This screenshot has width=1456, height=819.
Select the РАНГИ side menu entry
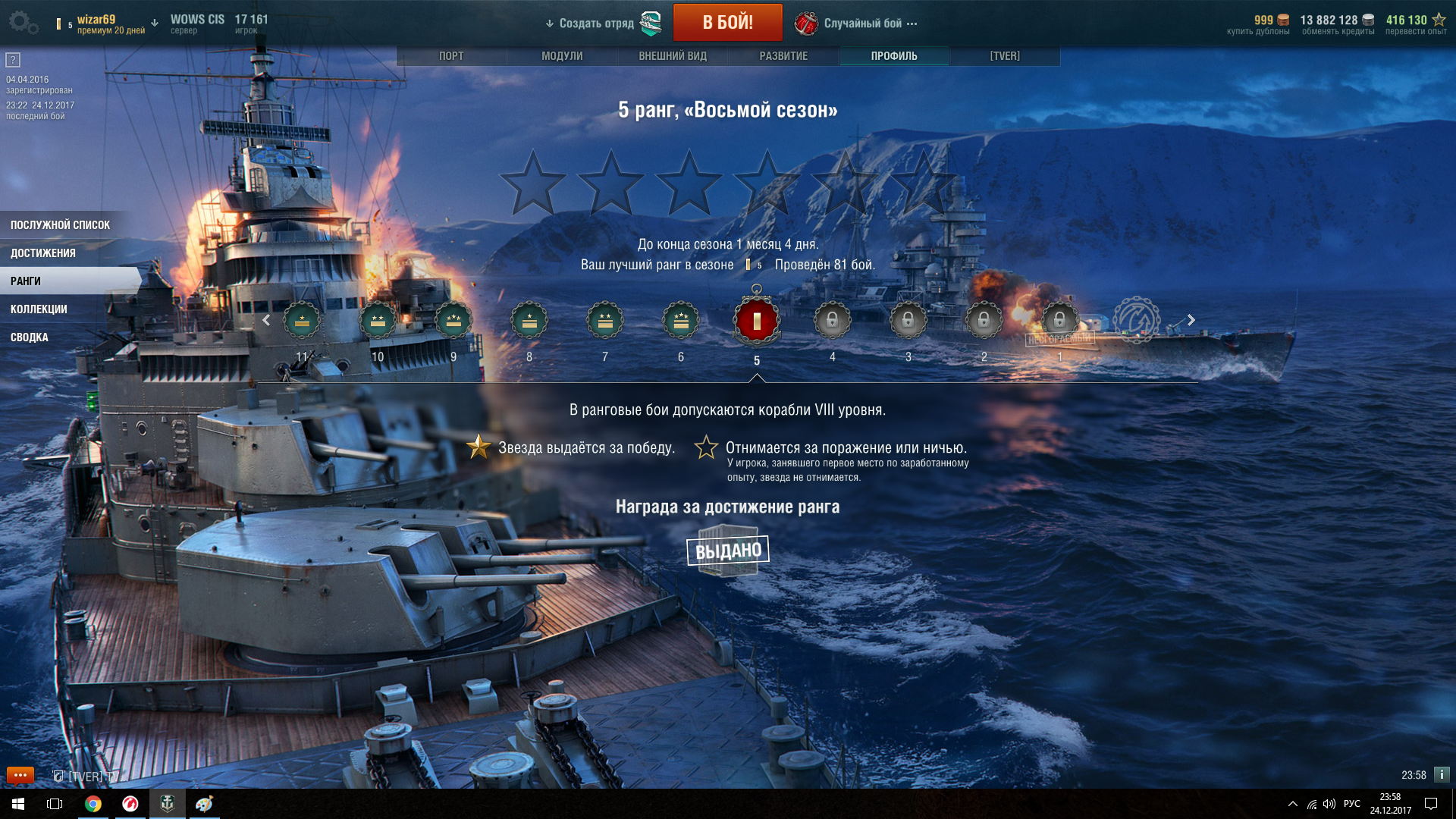coord(26,281)
